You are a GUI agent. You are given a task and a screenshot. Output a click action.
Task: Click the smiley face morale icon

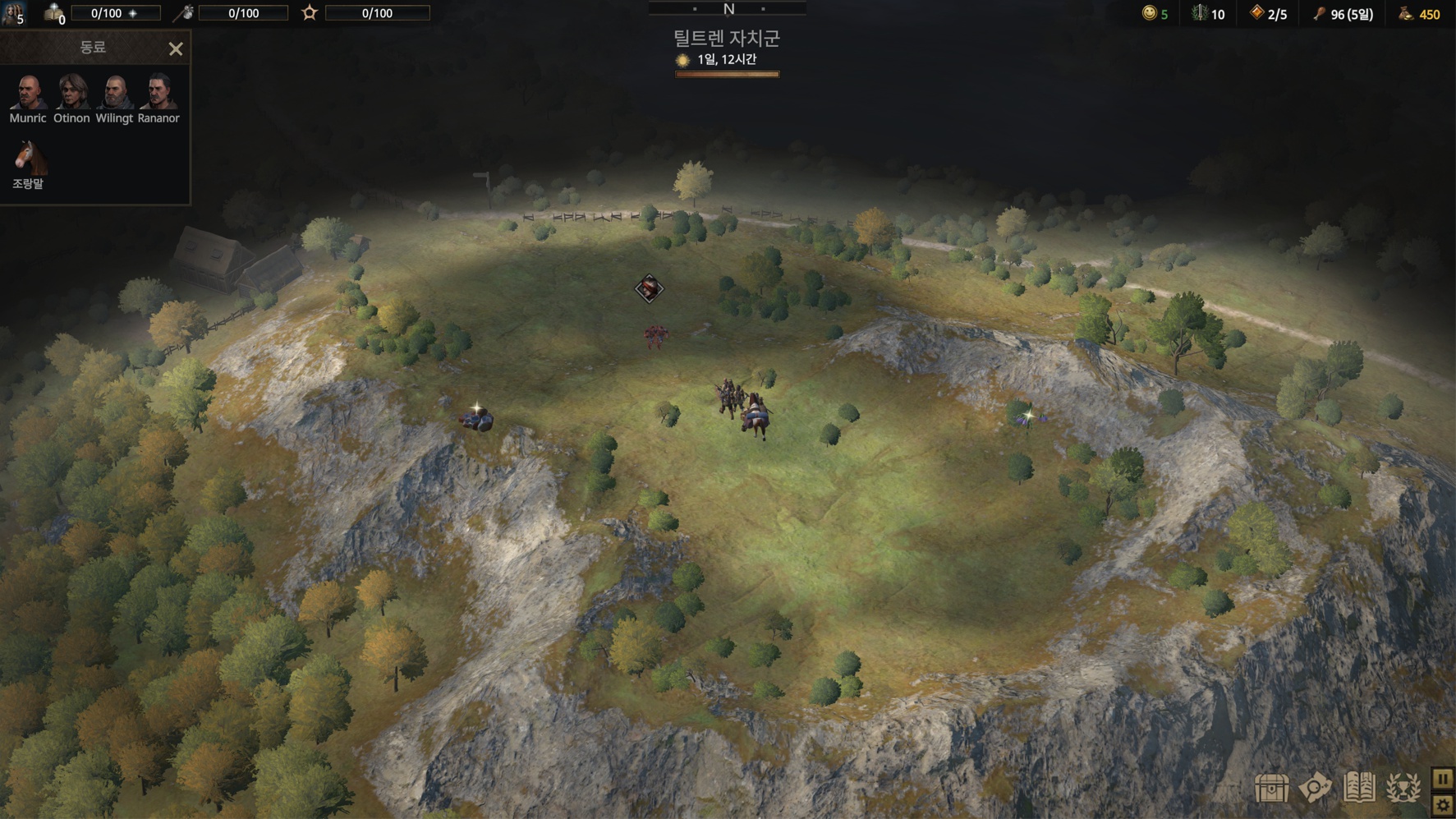tap(1149, 13)
